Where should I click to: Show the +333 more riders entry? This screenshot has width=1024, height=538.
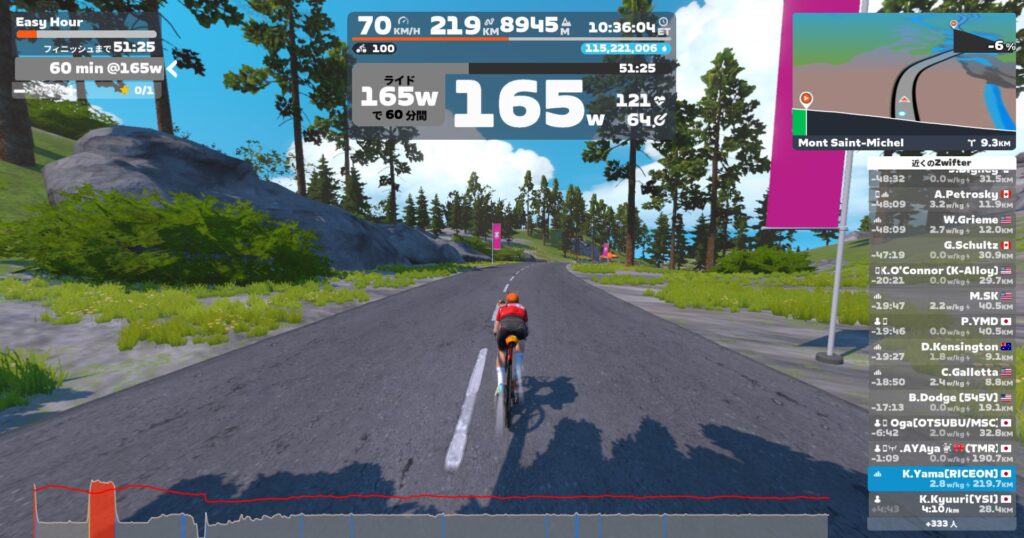(x=941, y=523)
